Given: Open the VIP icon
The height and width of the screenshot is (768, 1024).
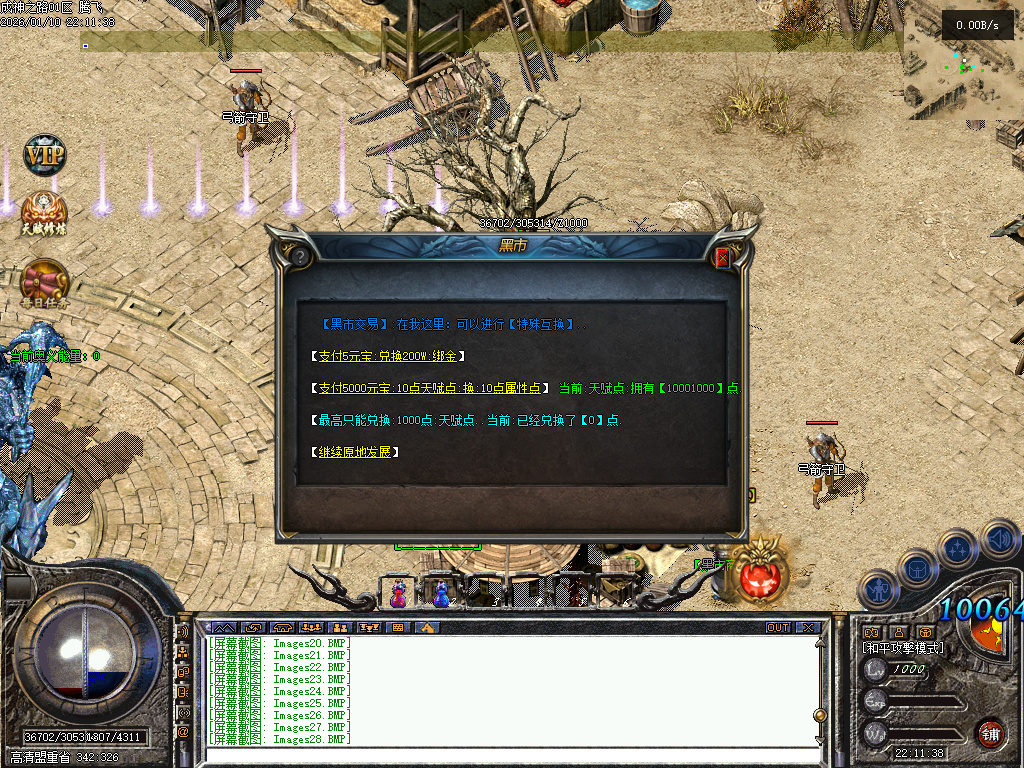Looking at the screenshot, I should [44, 156].
